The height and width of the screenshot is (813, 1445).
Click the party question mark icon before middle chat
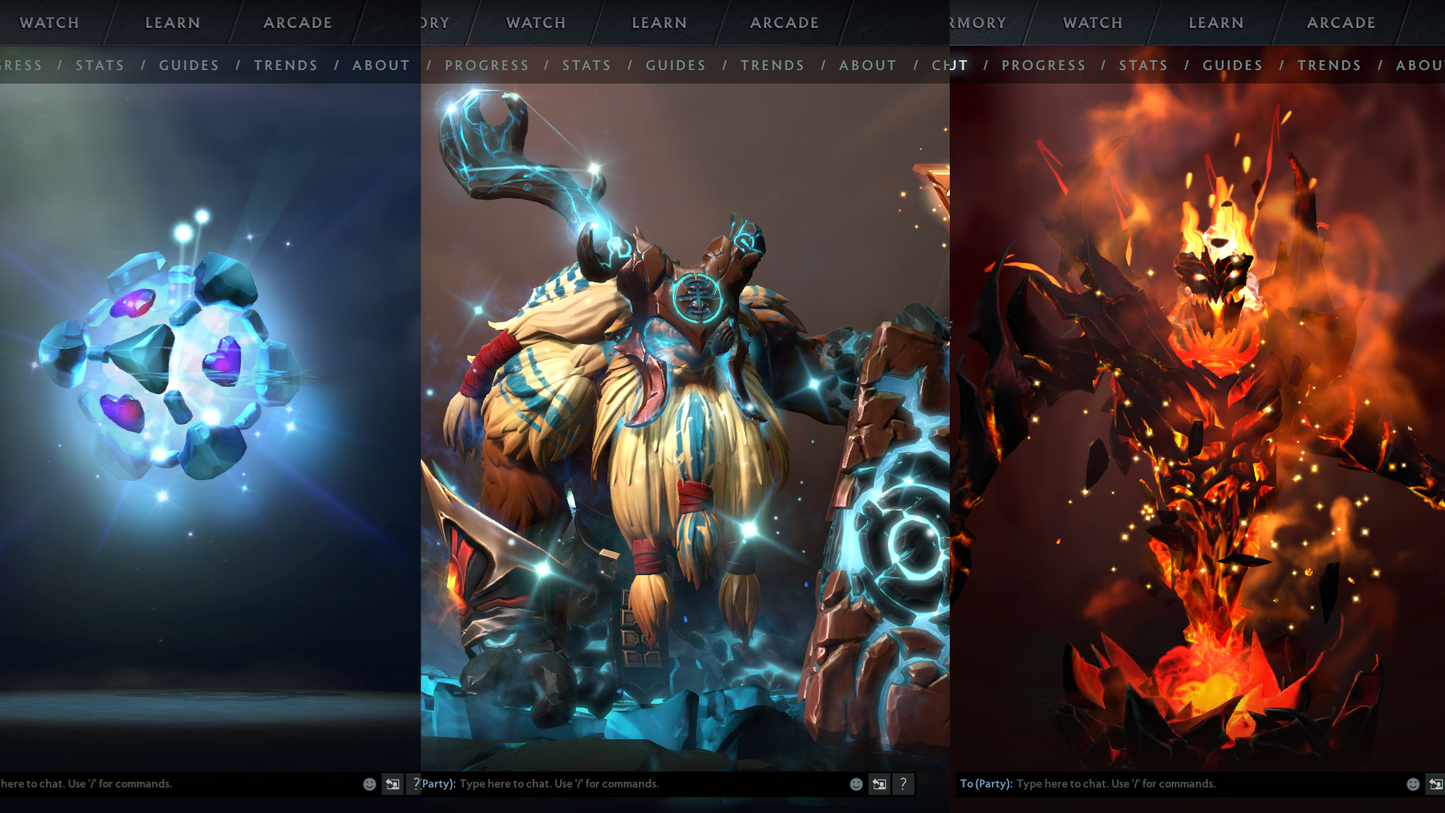tap(415, 784)
